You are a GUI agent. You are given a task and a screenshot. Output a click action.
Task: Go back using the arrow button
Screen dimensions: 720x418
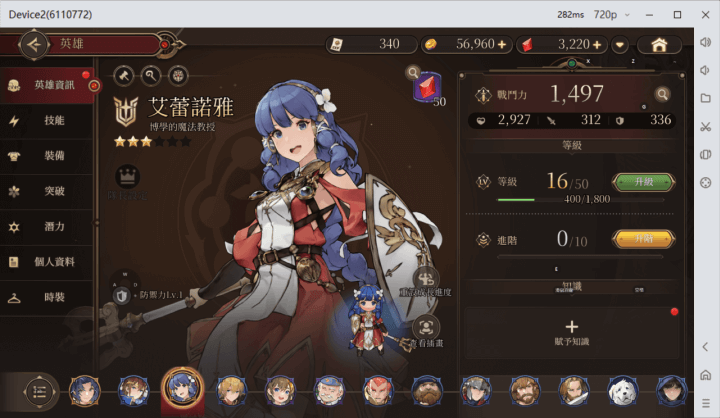click(x=35, y=44)
